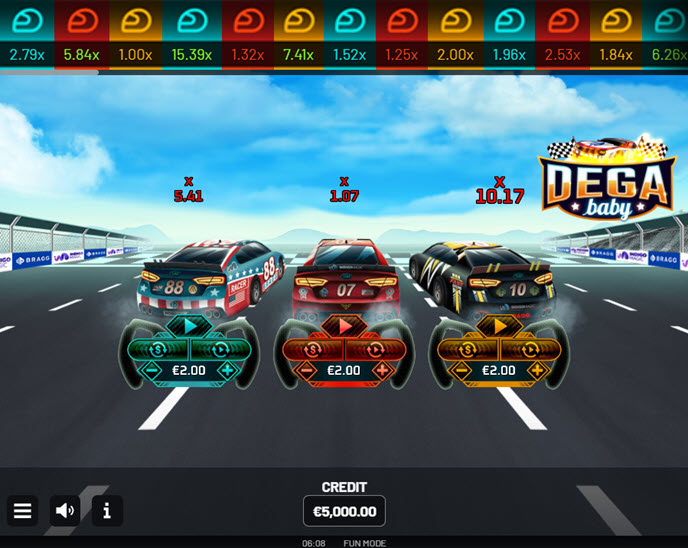Increase the red car's bet amount
The width and height of the screenshot is (688, 548).
click(x=383, y=370)
